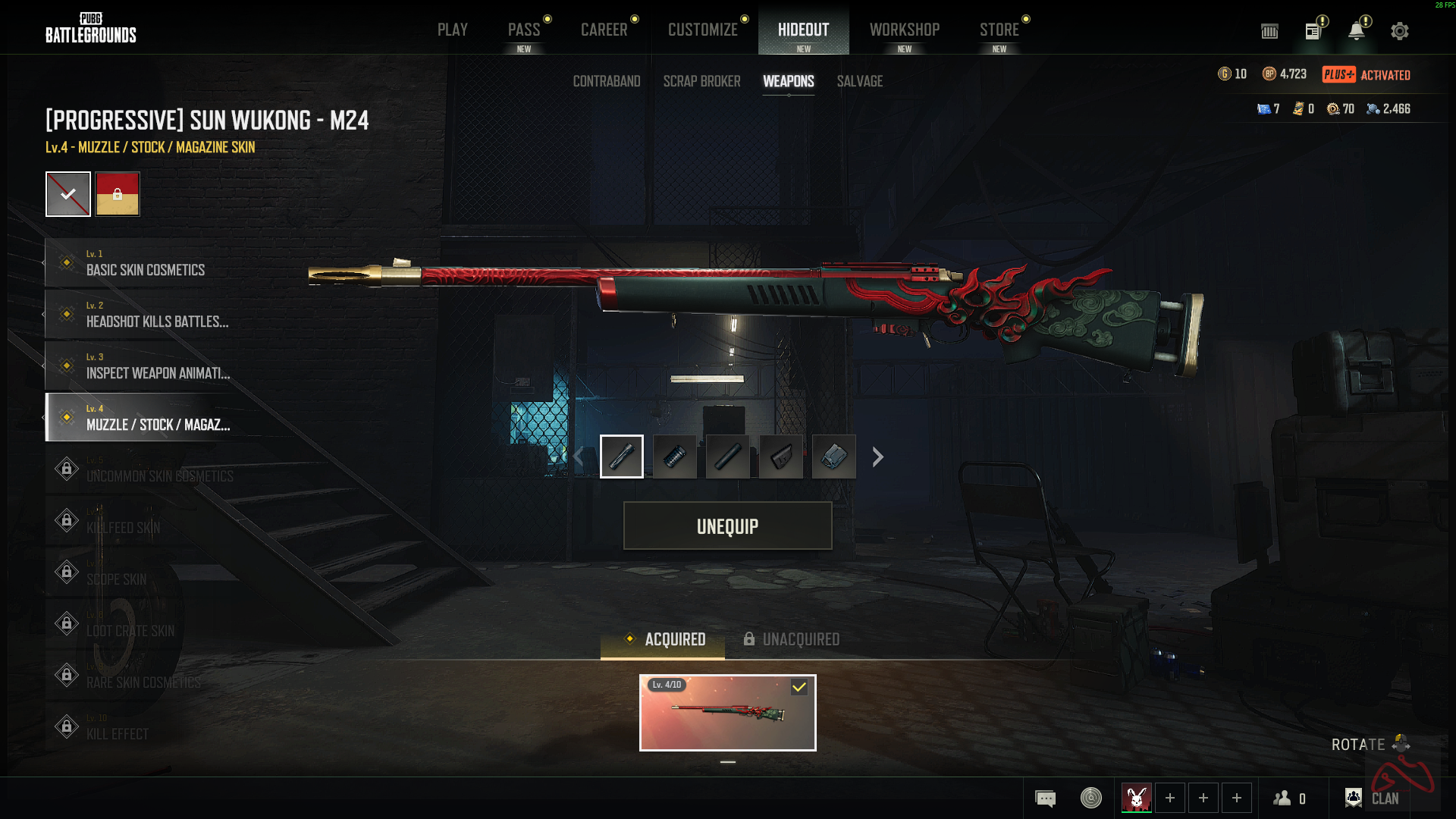Select the radar matchmaking icon
Screen dimensions: 1456x819
coord(1090,798)
